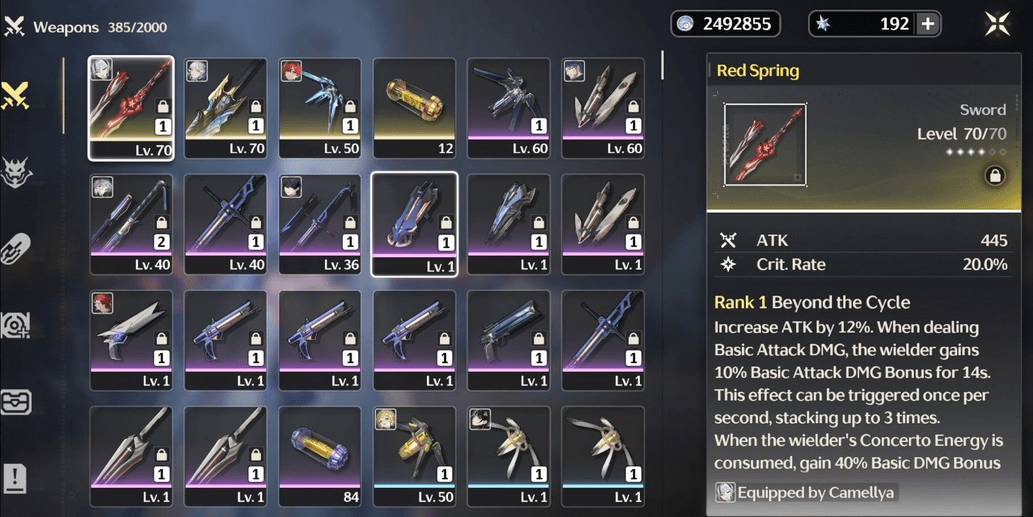Toggle the lock on Red Spring details
The image size is (1033, 517).
(x=994, y=176)
